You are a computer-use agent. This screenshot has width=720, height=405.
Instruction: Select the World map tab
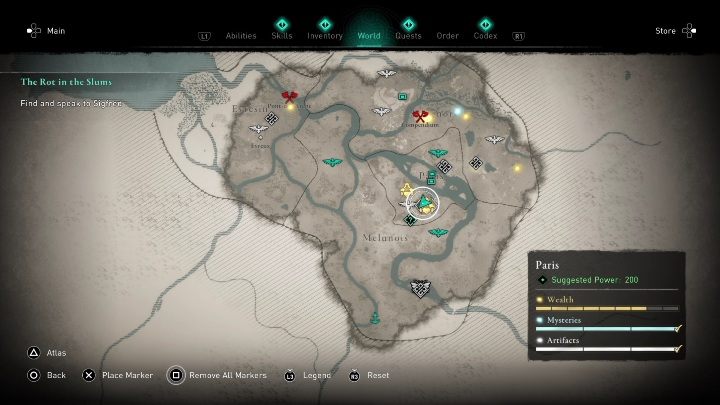(x=368, y=36)
